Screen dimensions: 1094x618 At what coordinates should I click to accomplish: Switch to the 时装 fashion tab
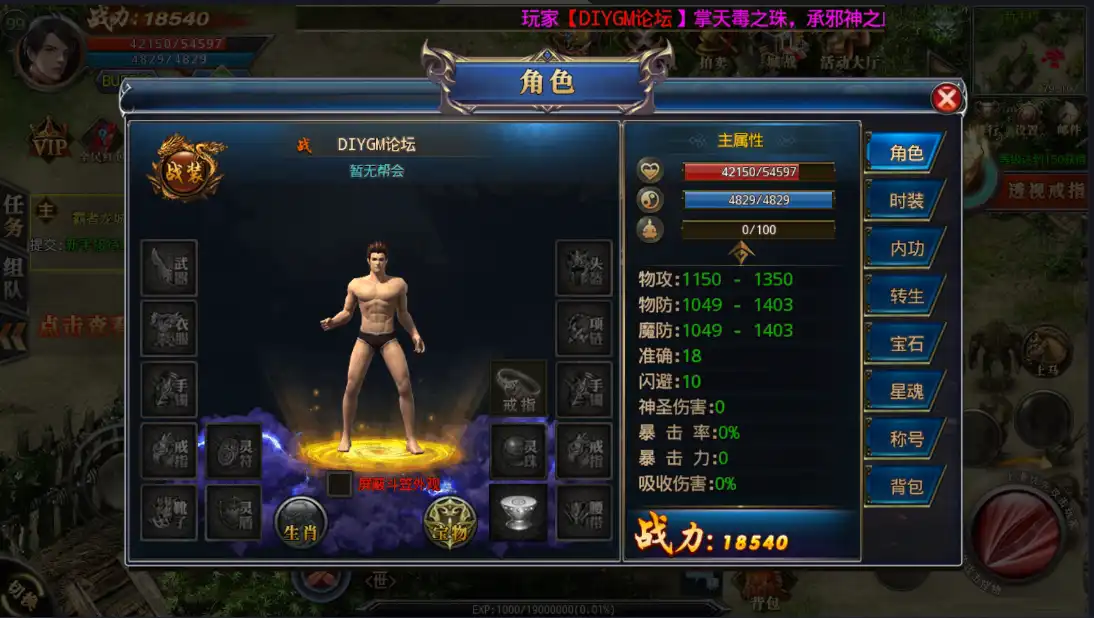905,201
